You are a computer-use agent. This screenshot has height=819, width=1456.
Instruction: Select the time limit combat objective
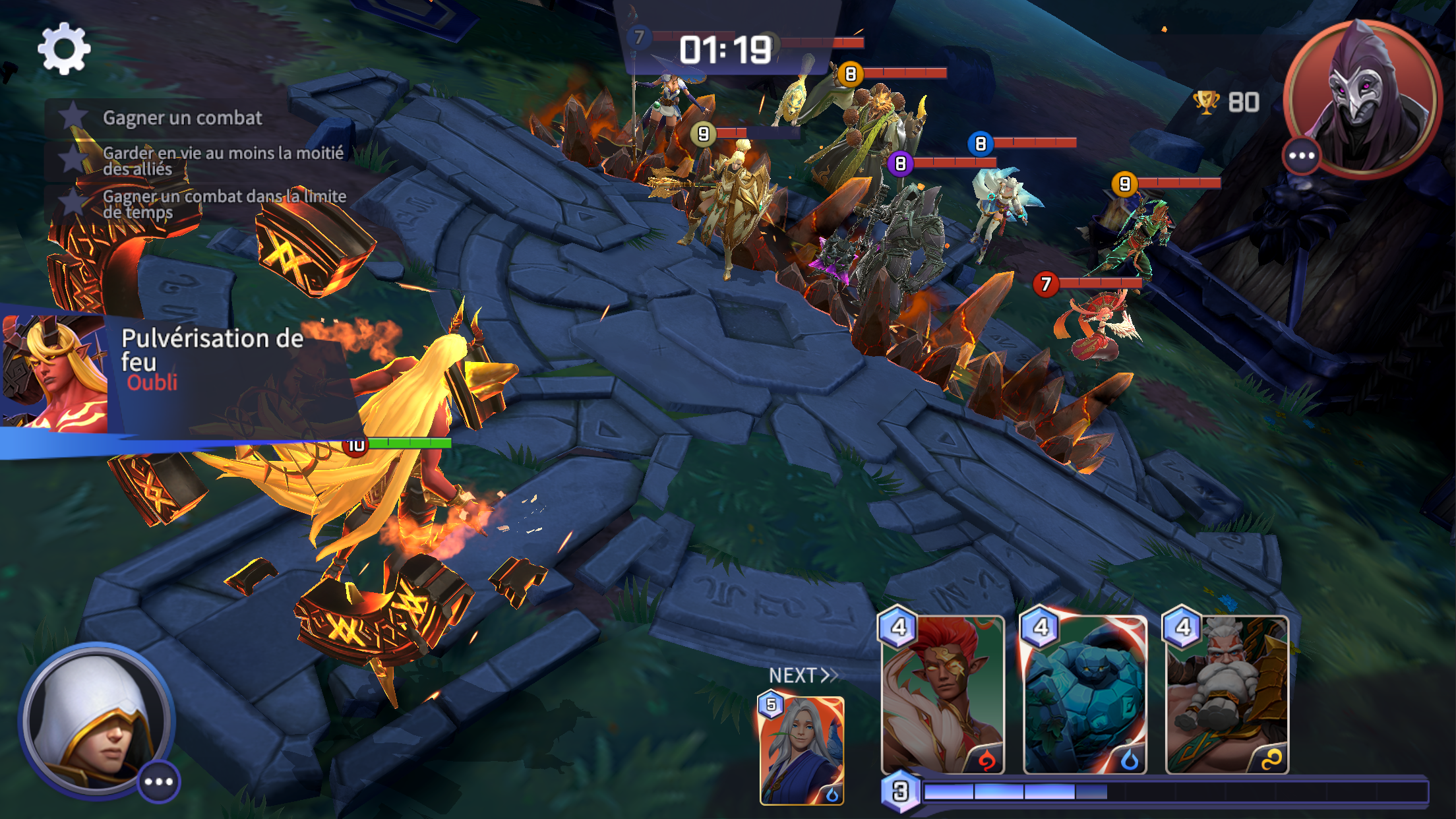[x=223, y=204]
